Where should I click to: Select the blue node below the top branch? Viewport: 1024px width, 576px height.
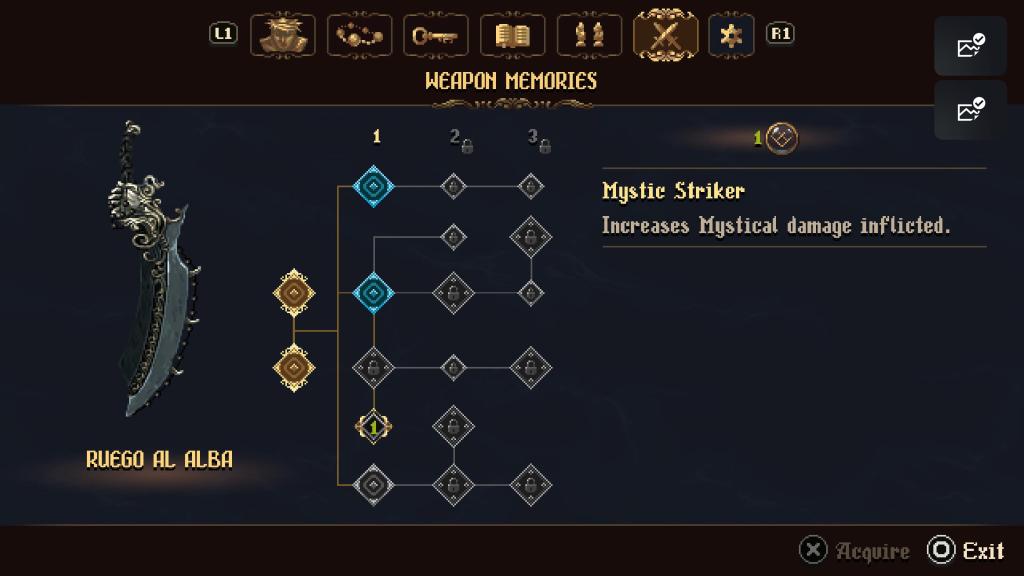pyautogui.click(x=374, y=293)
